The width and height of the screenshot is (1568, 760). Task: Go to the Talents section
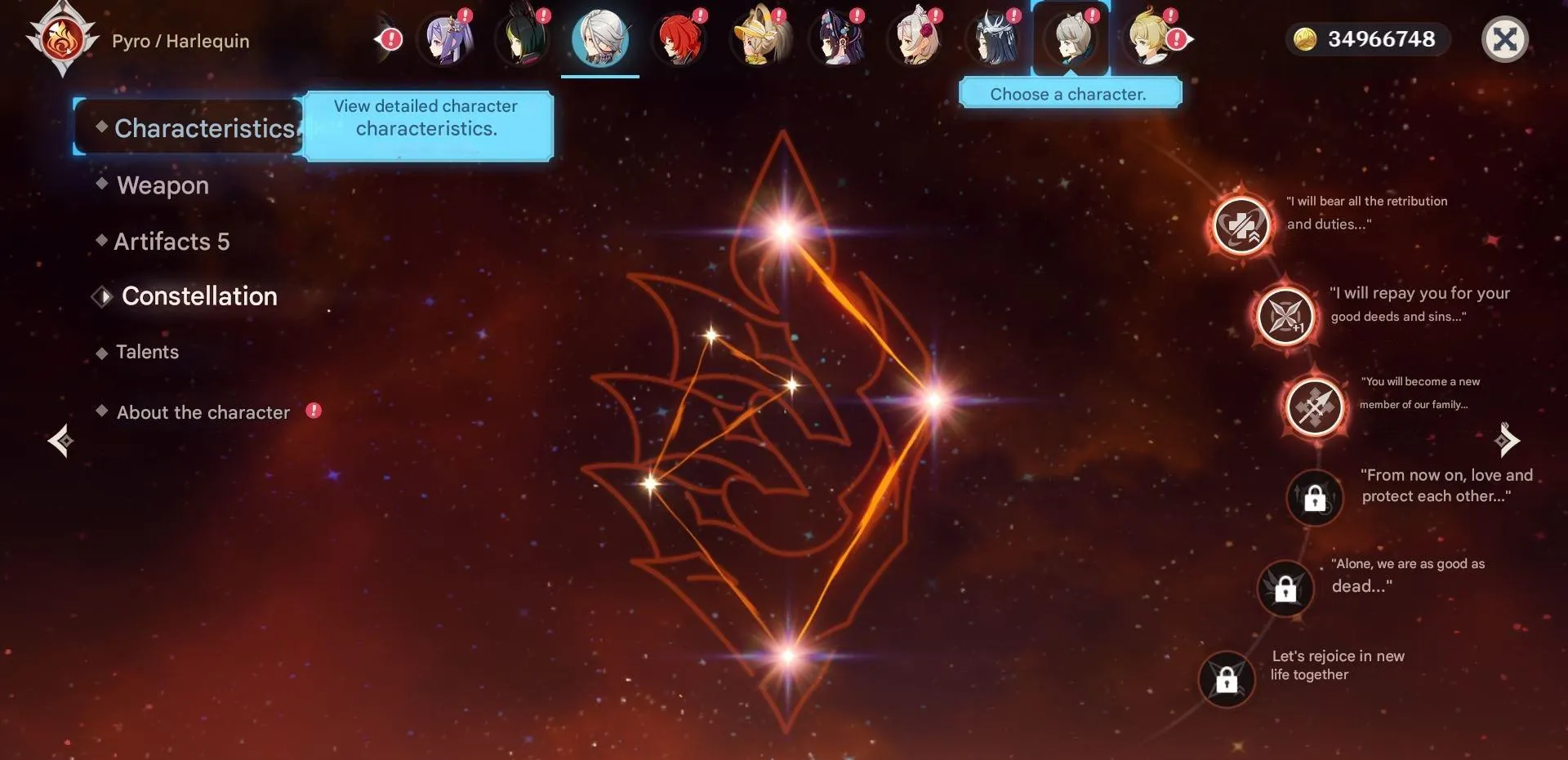(147, 352)
